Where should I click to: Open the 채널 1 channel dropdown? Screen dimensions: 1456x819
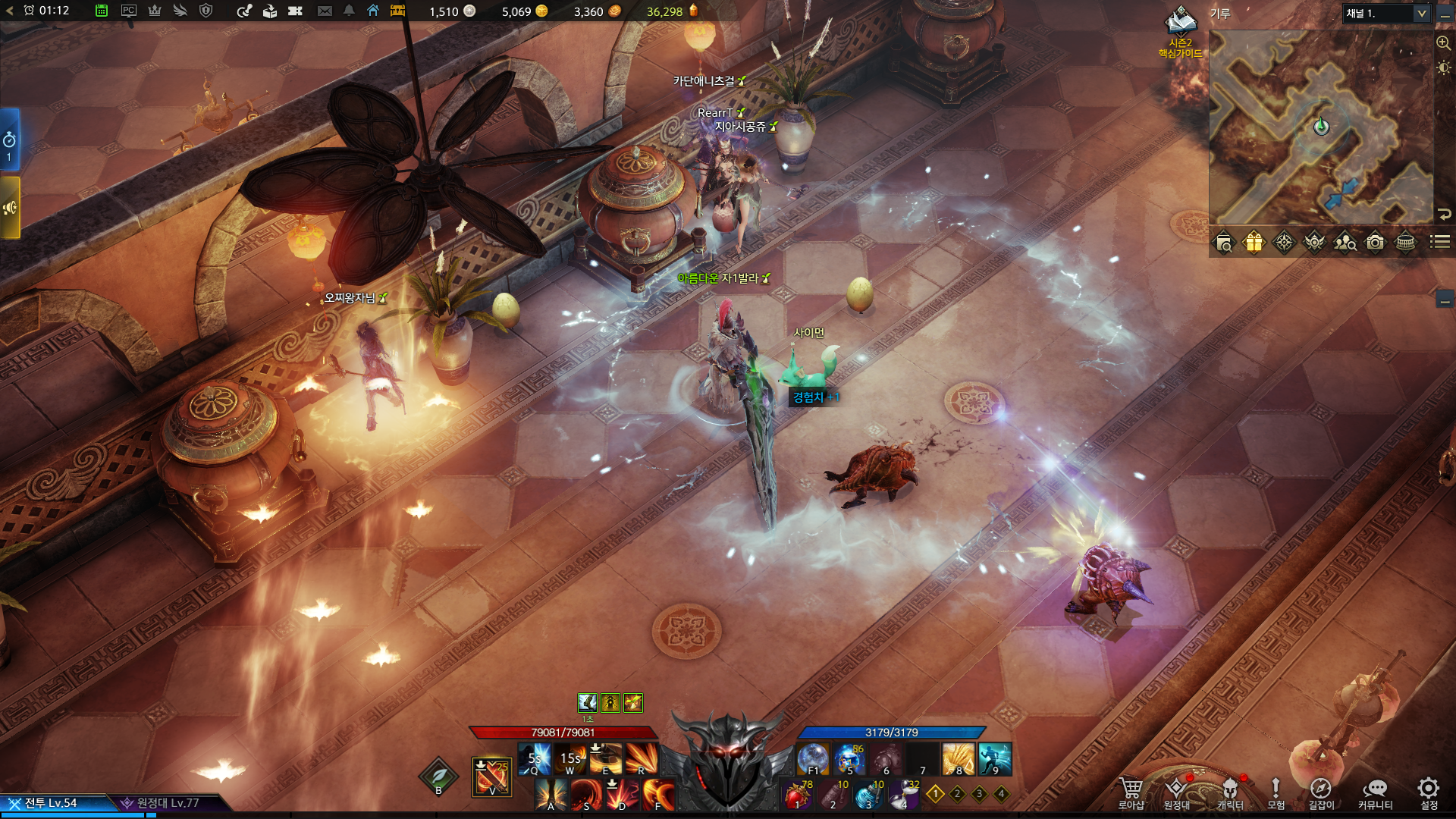pyautogui.click(x=1386, y=14)
